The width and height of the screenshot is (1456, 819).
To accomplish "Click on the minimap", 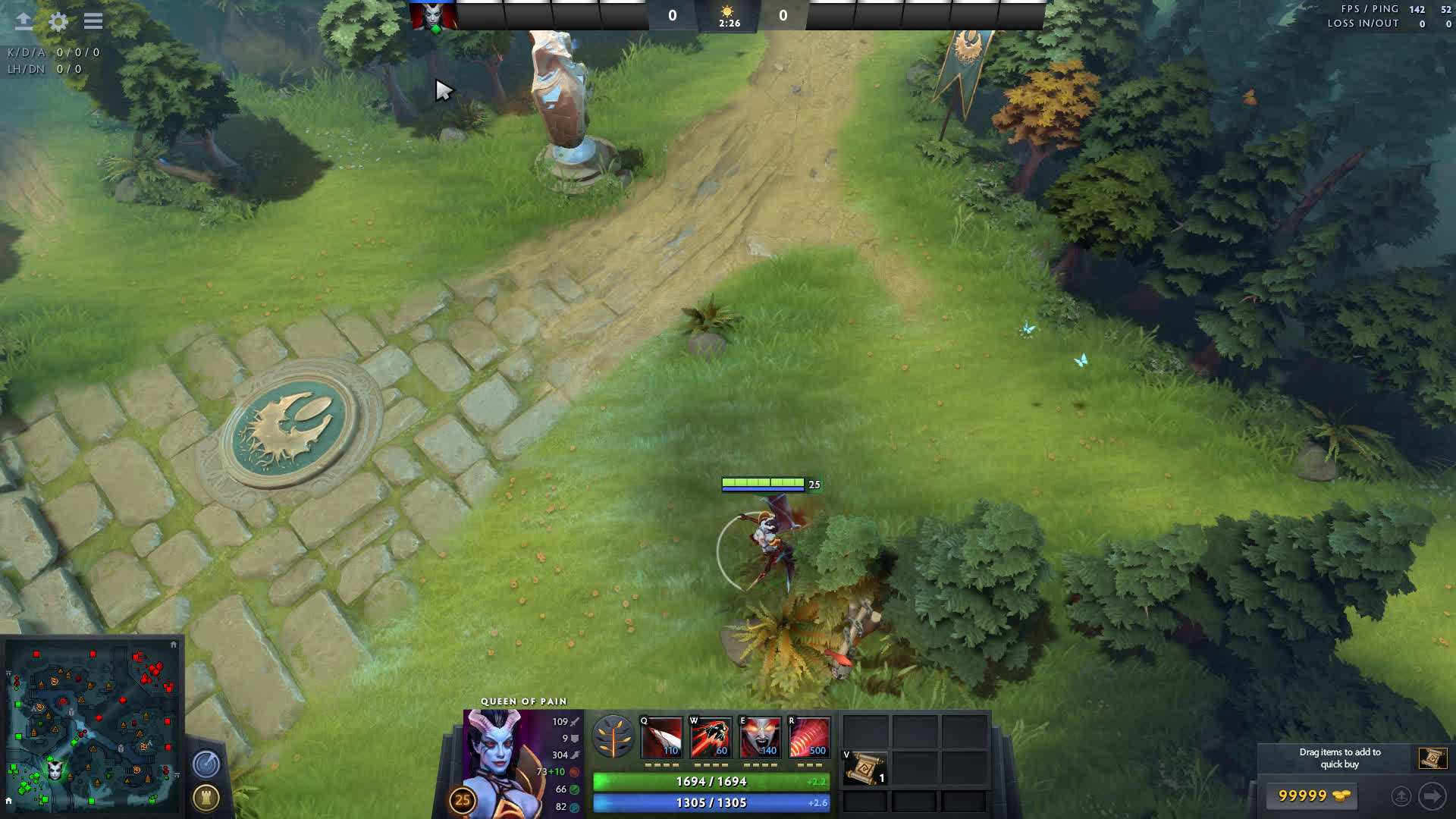I will 93,726.
